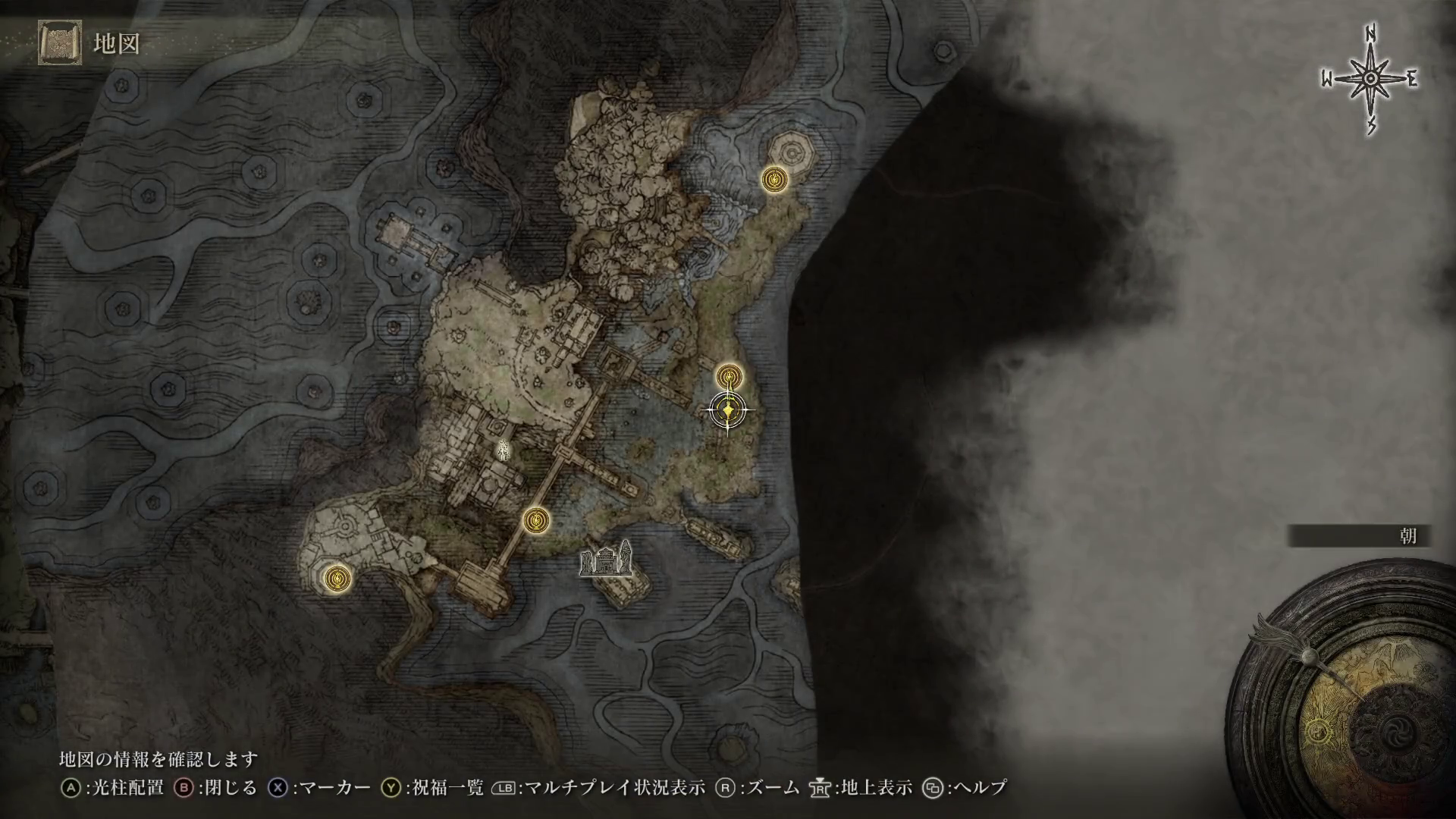Click the compass rose
The height and width of the screenshot is (819, 1456).
pos(1370,80)
